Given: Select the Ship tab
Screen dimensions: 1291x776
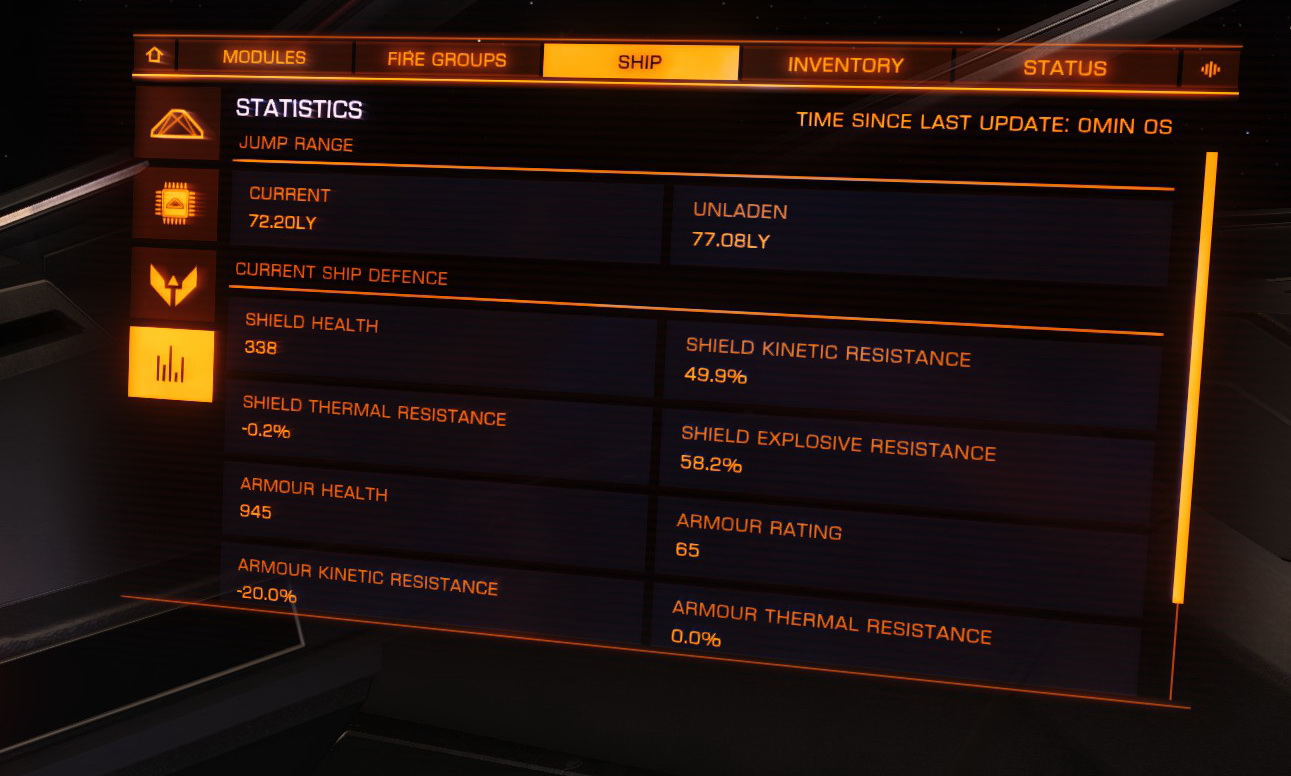Looking at the screenshot, I should 640,62.
